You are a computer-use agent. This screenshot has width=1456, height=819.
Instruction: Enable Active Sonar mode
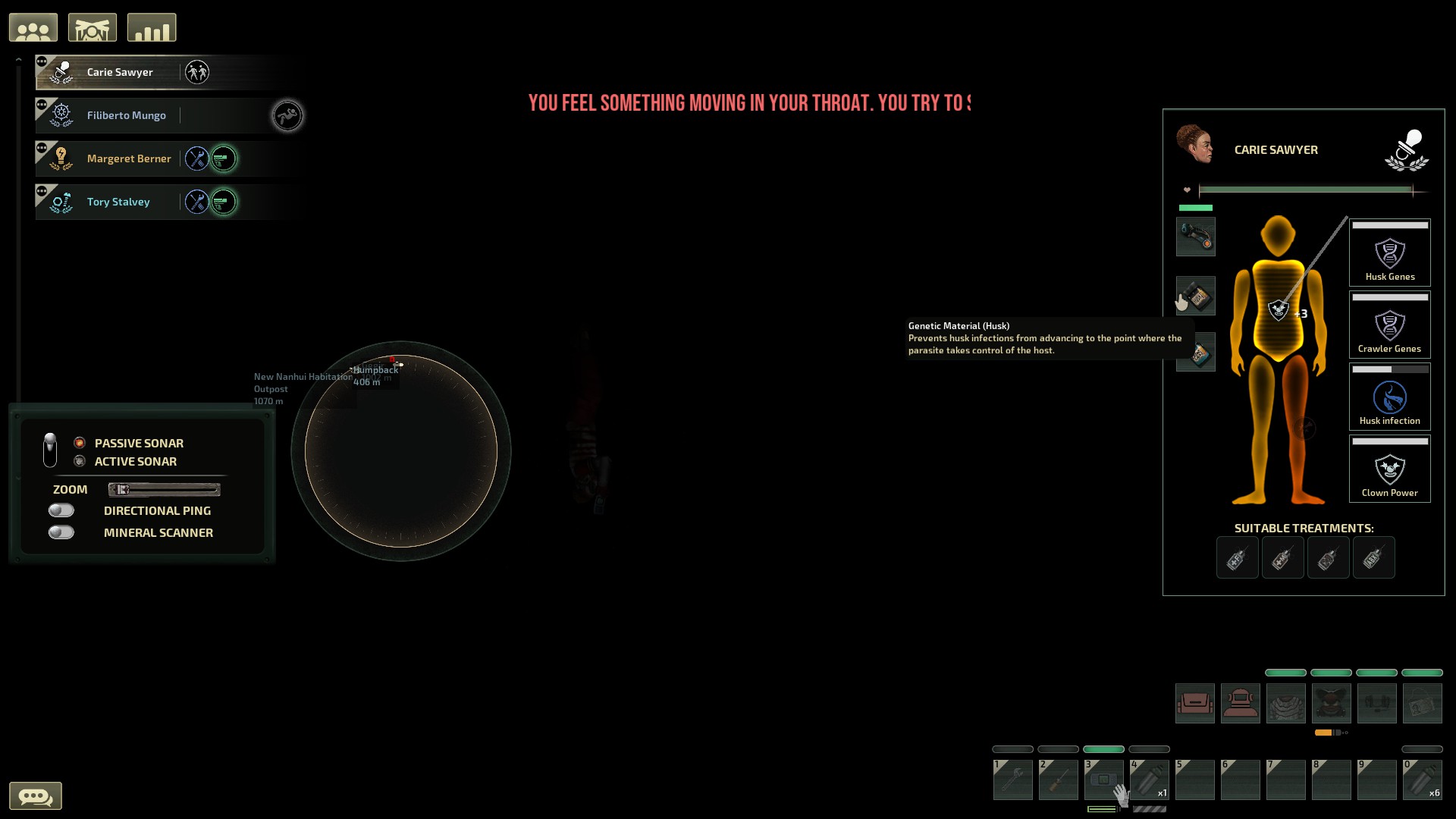tap(80, 461)
